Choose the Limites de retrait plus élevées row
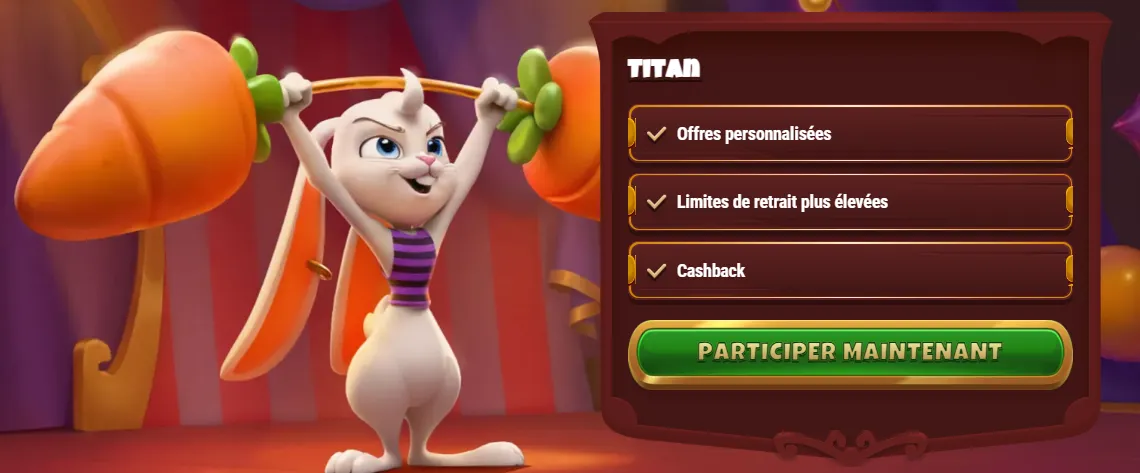 [850, 202]
